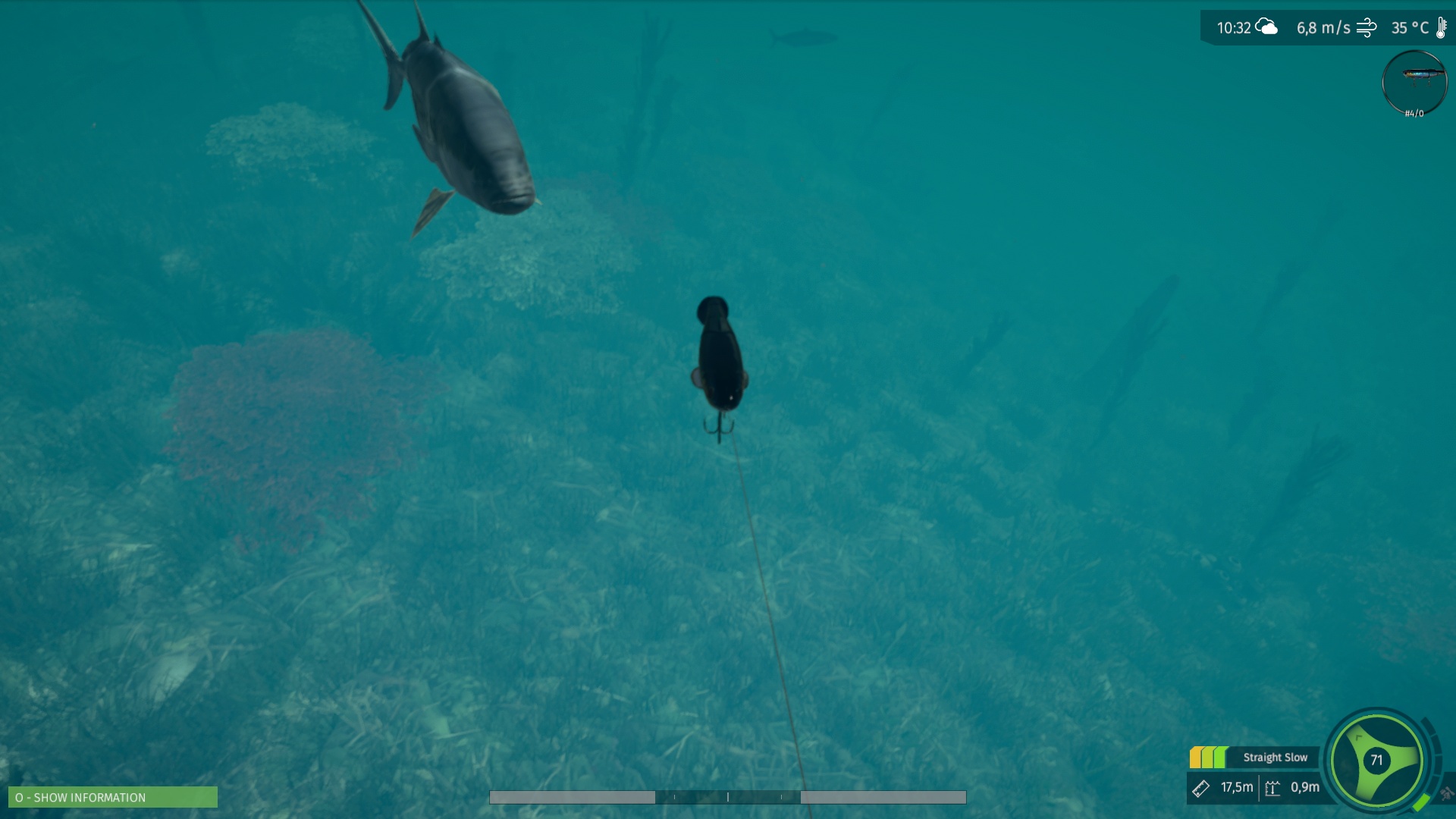The height and width of the screenshot is (819, 1456).
Task: Select the wind speed icon
Action: (x=1367, y=28)
